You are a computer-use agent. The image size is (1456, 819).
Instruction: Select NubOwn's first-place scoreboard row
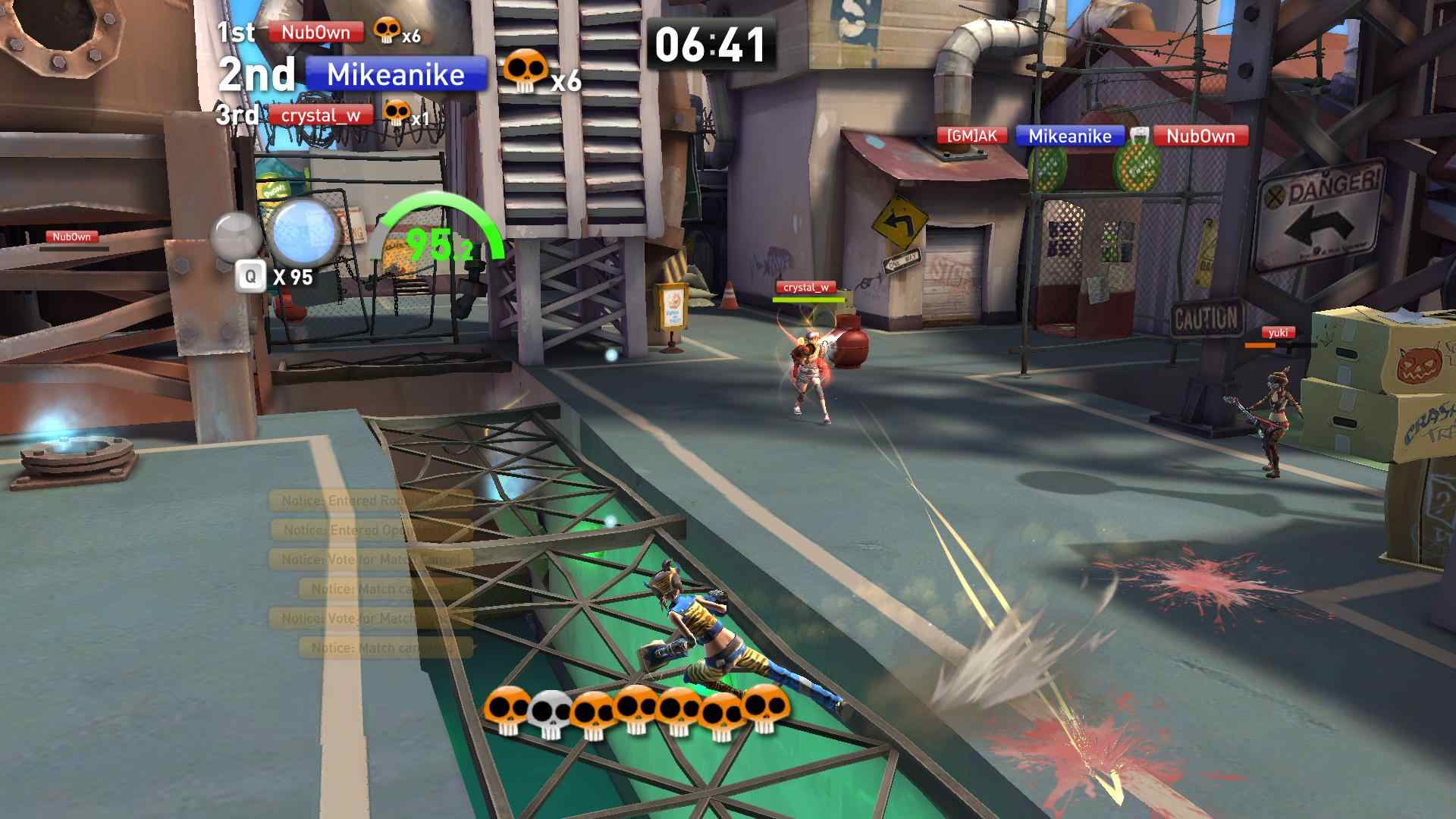(315, 33)
